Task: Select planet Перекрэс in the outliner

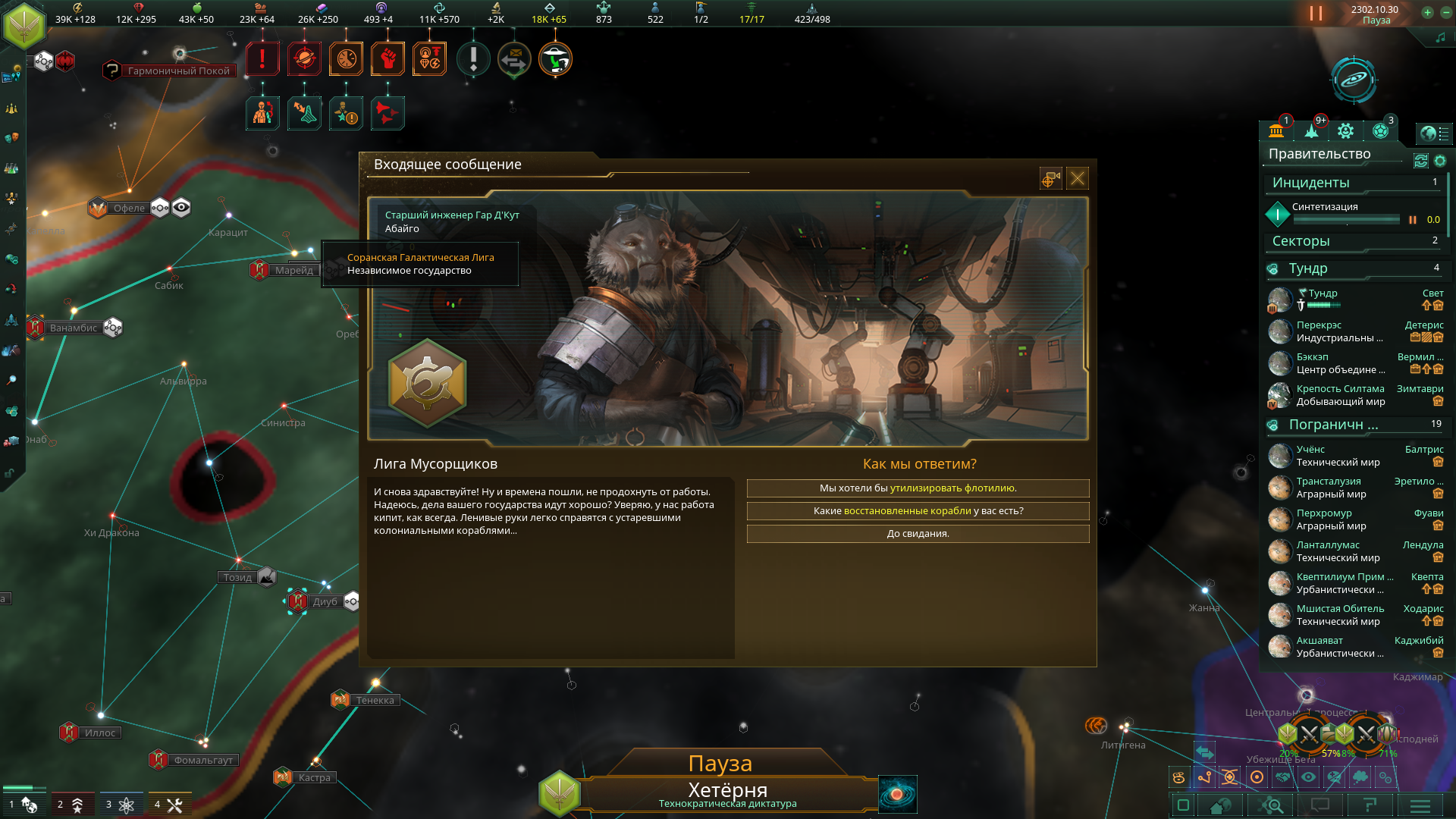Action: (x=1318, y=325)
